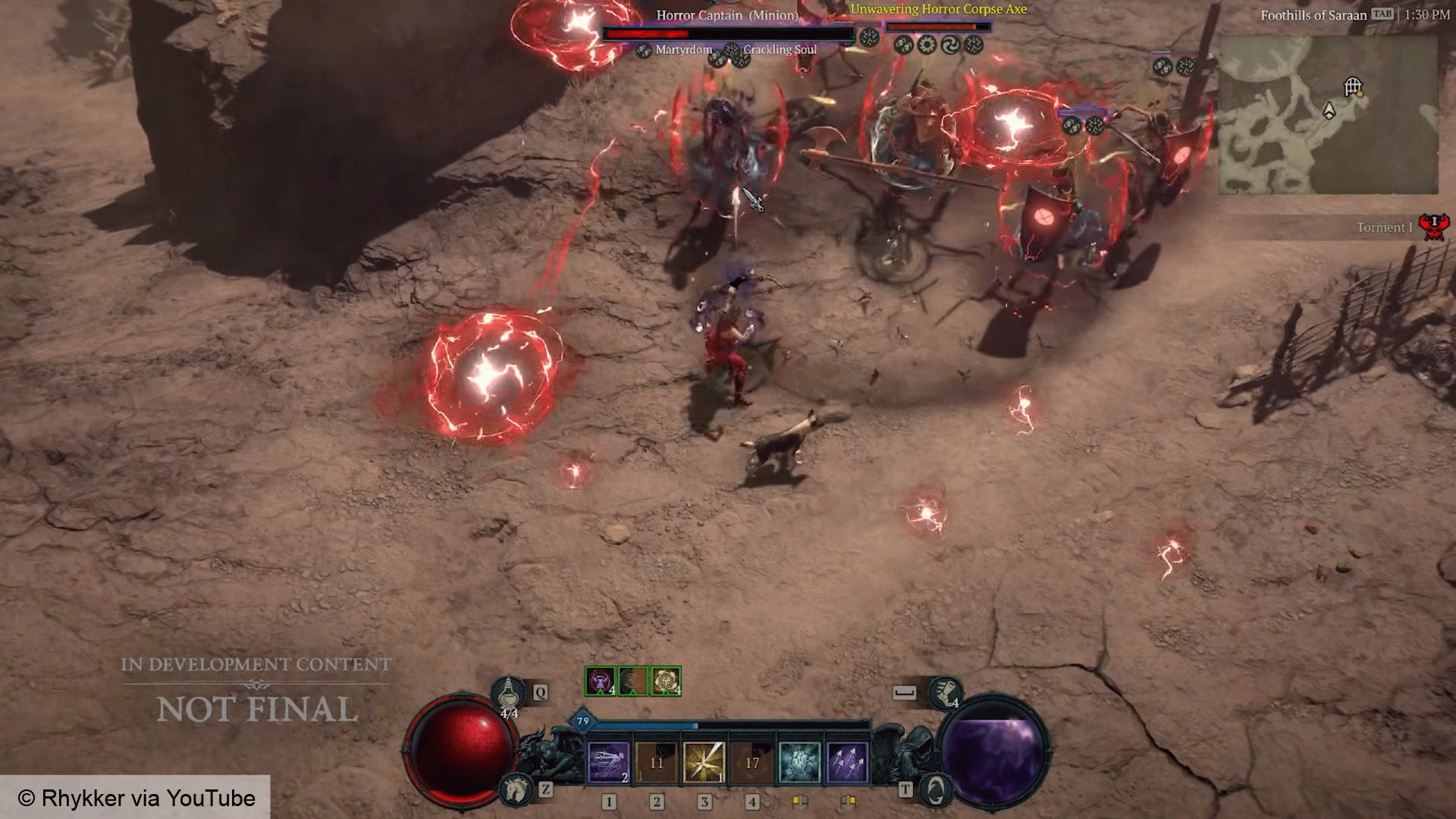Click the evade boot icon near the resource orb
Viewport: 1456px width, 819px height.
945,693
